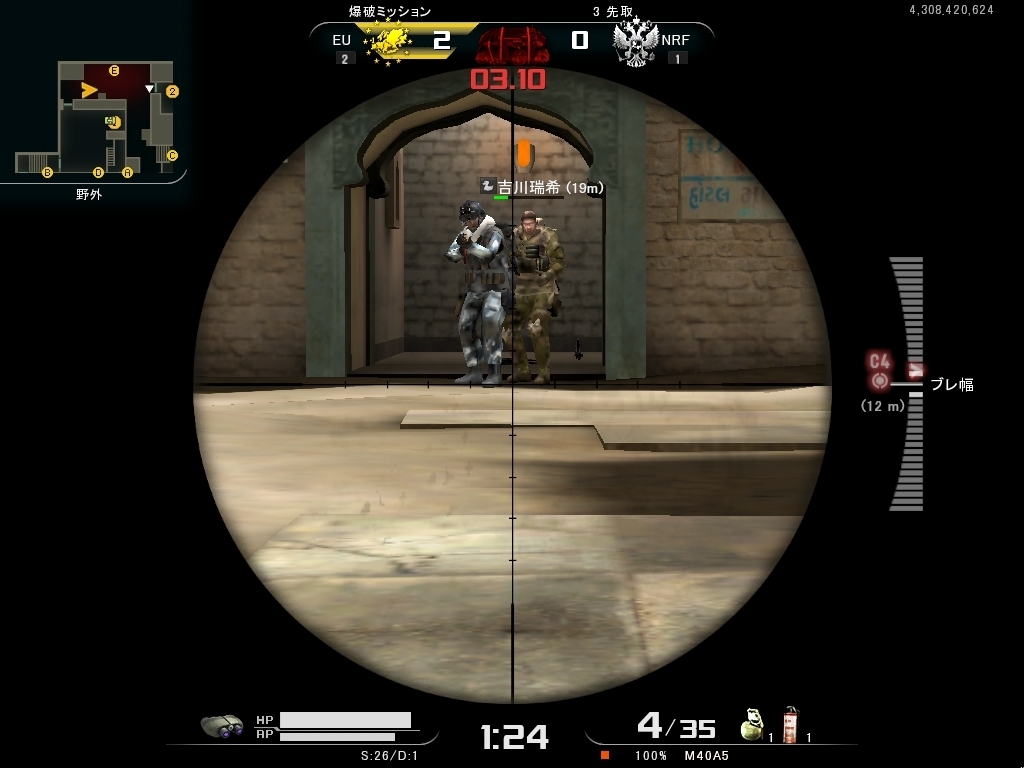Choose the smoke grenade canister icon
The height and width of the screenshot is (768, 1024).
(791, 724)
